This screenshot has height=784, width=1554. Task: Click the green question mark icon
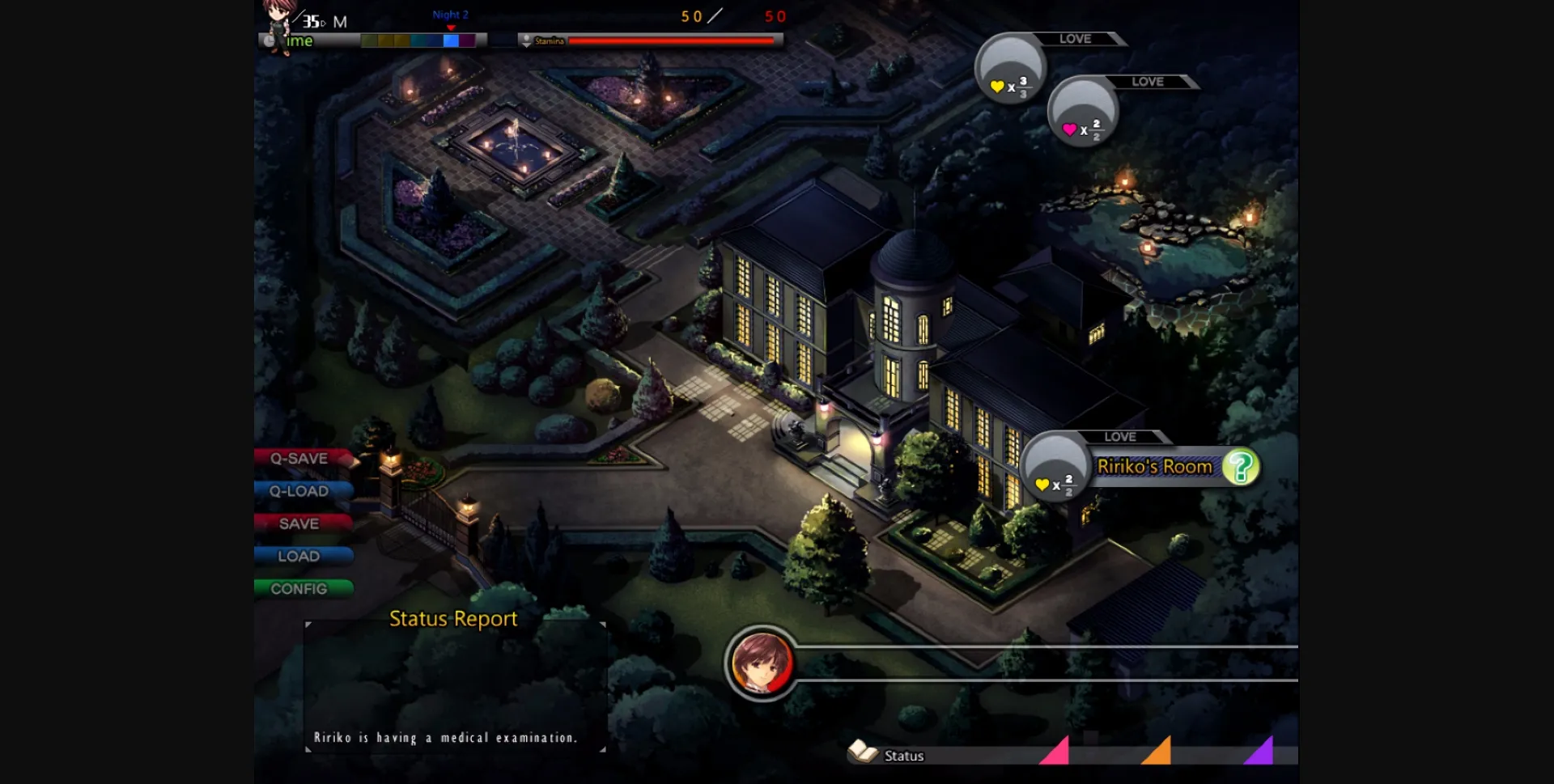click(x=1240, y=467)
